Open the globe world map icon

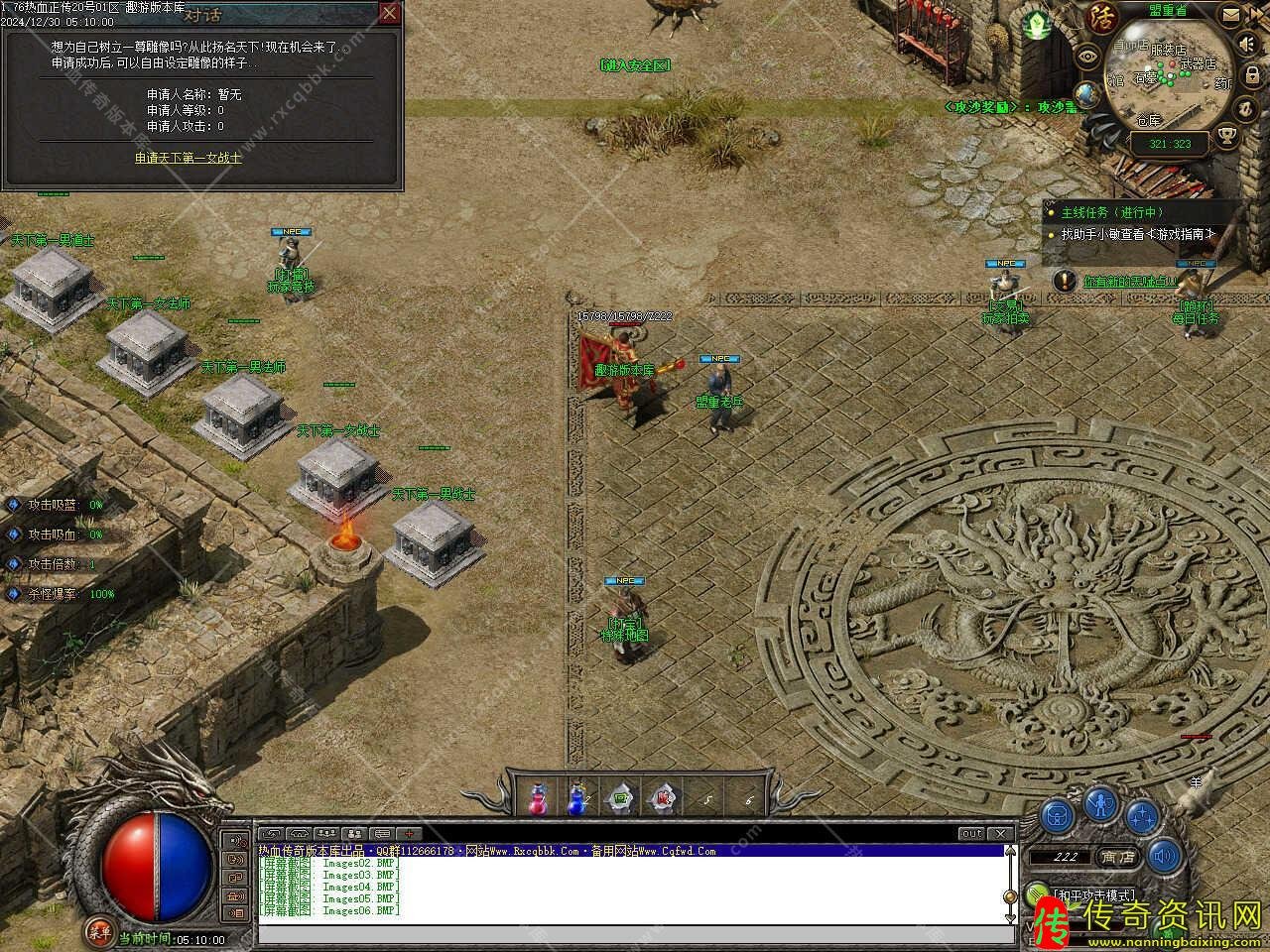[x=1087, y=94]
